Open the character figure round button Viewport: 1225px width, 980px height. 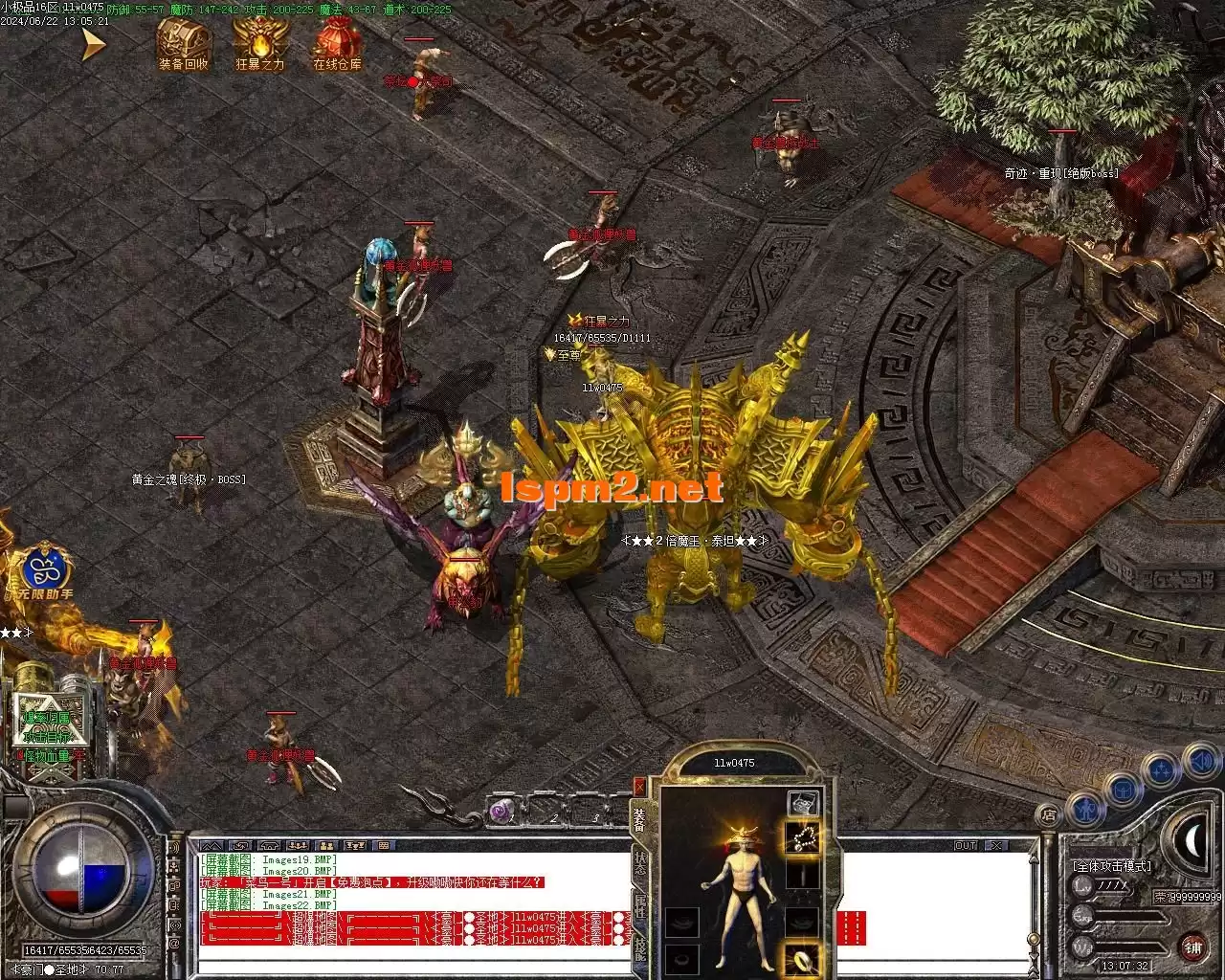pos(1085,810)
